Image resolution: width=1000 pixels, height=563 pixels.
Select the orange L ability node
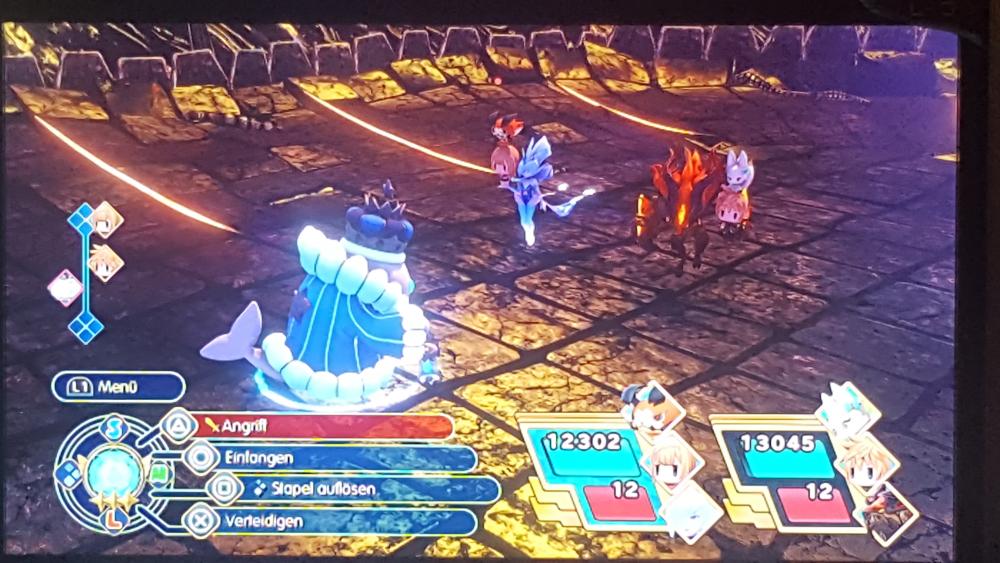(x=114, y=519)
